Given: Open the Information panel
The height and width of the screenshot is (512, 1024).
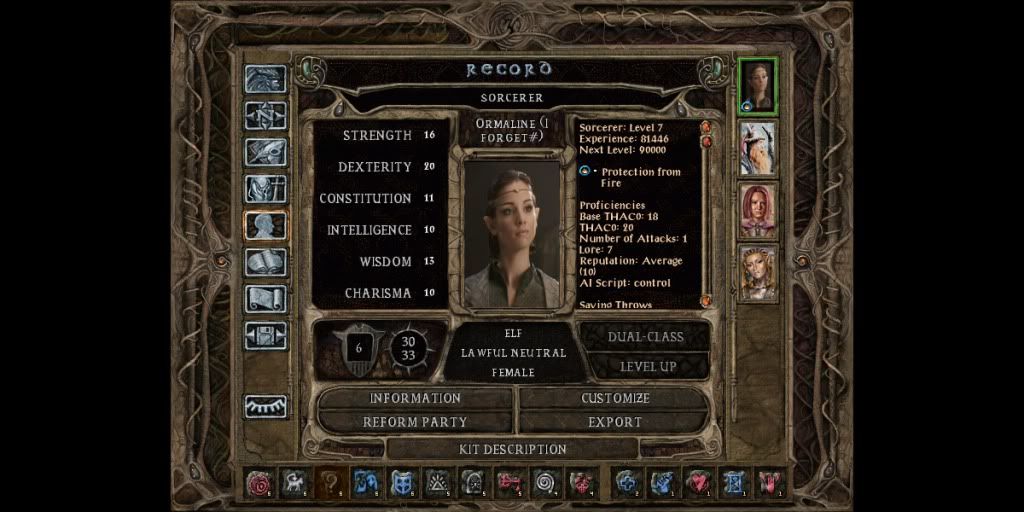Looking at the screenshot, I should click(x=415, y=398).
